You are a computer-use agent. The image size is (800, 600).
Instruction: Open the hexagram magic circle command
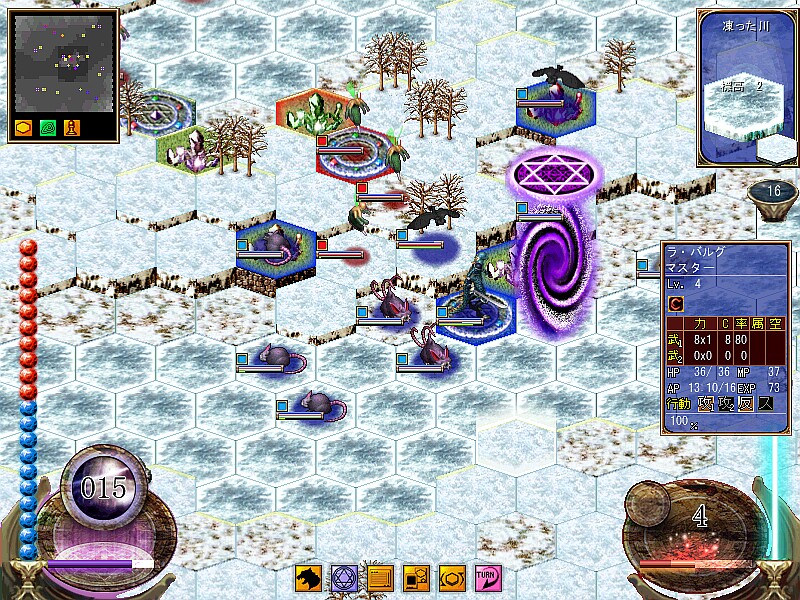pyautogui.click(x=344, y=578)
